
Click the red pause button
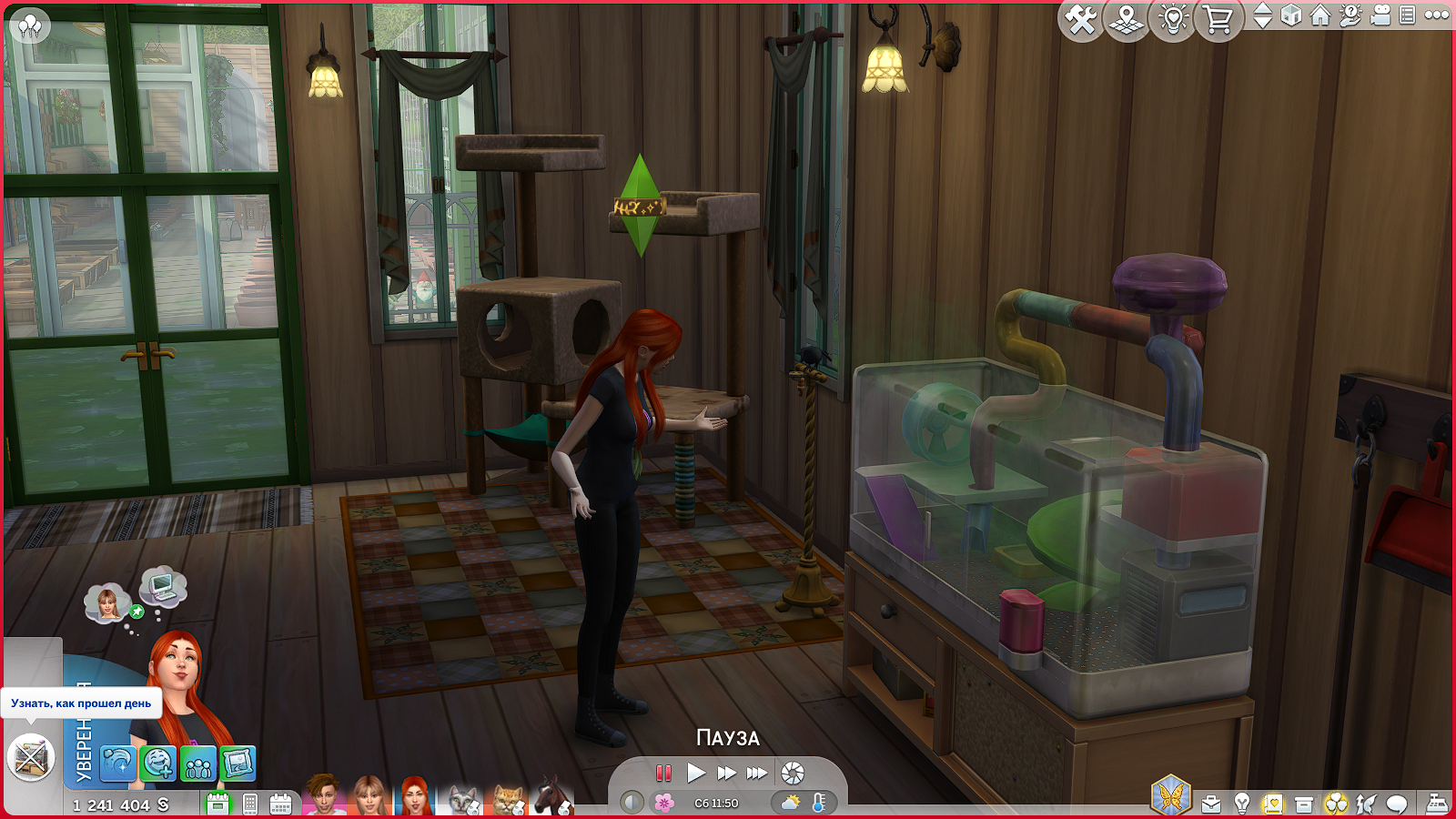point(663,773)
